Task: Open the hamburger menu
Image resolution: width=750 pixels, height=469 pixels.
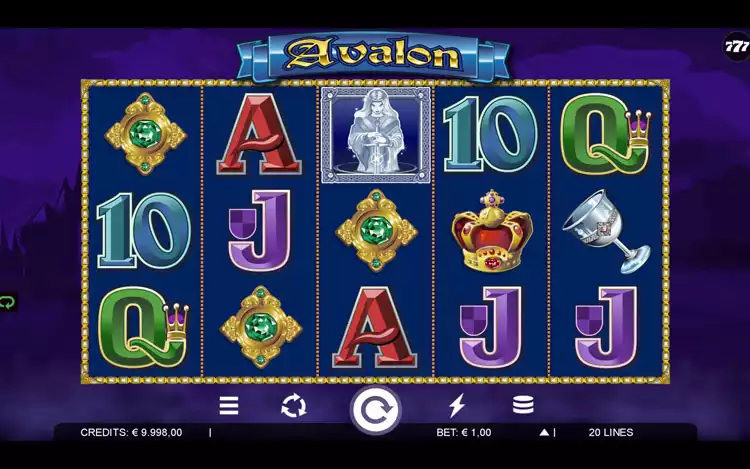Action: (229, 405)
